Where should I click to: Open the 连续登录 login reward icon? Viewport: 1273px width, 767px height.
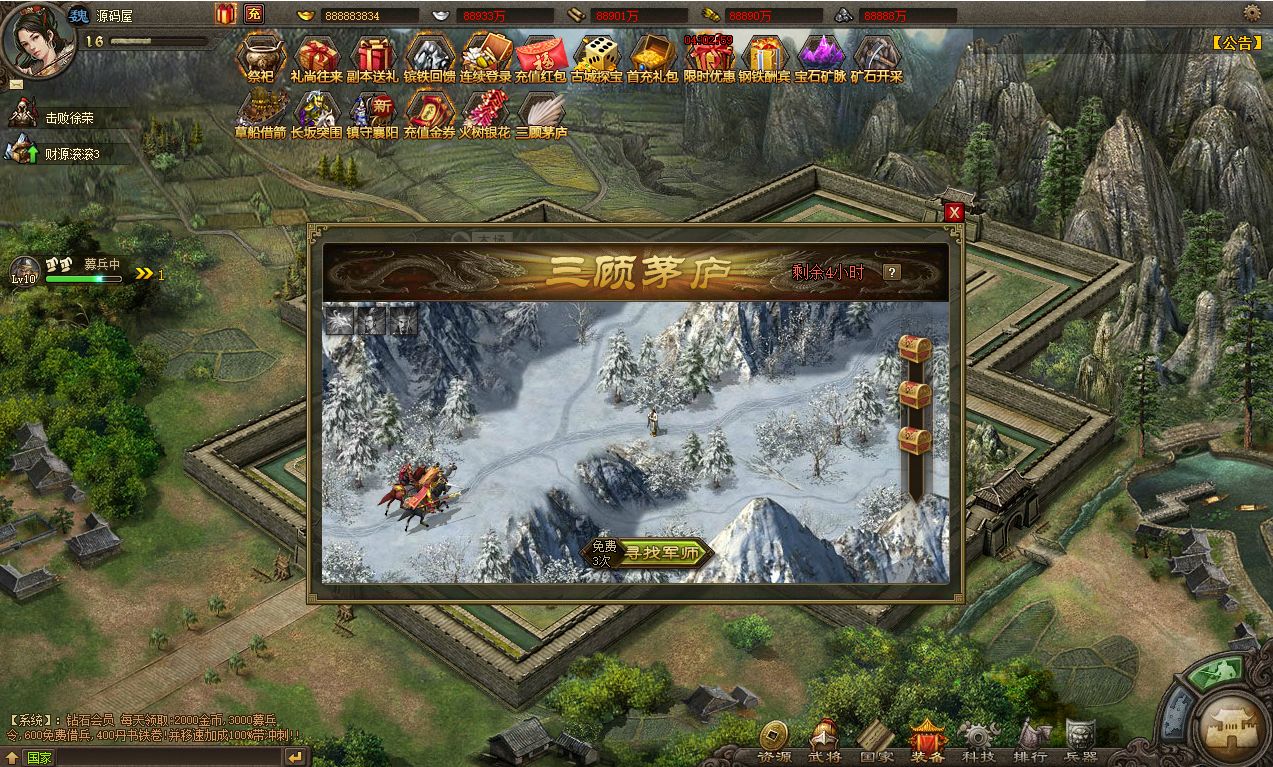[486, 55]
